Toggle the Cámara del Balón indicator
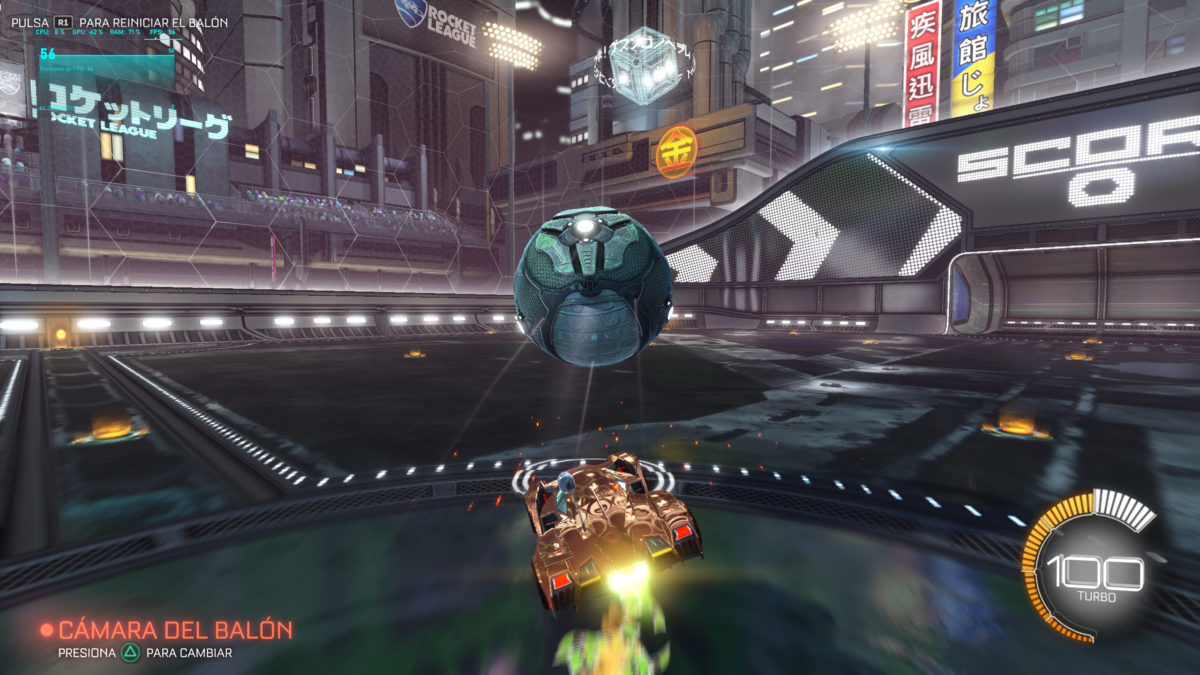 [166, 631]
